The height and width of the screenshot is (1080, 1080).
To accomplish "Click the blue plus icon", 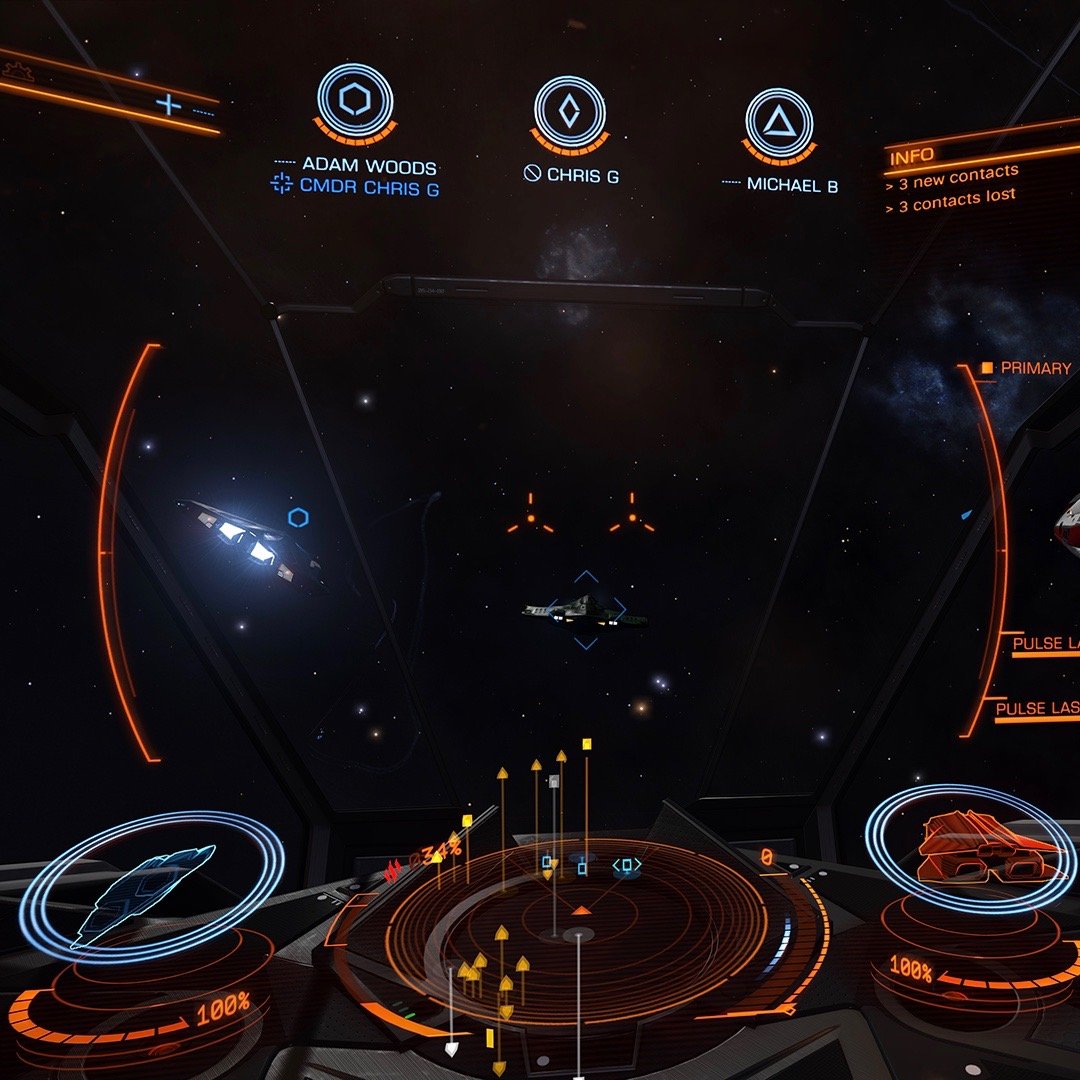I will pyautogui.click(x=169, y=103).
